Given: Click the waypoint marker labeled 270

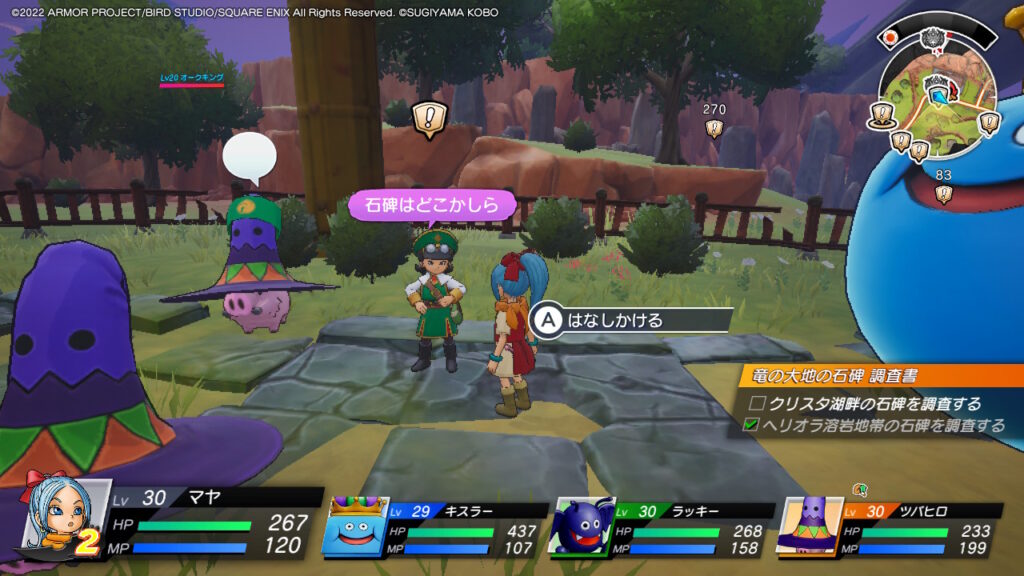Looking at the screenshot, I should 714,127.
